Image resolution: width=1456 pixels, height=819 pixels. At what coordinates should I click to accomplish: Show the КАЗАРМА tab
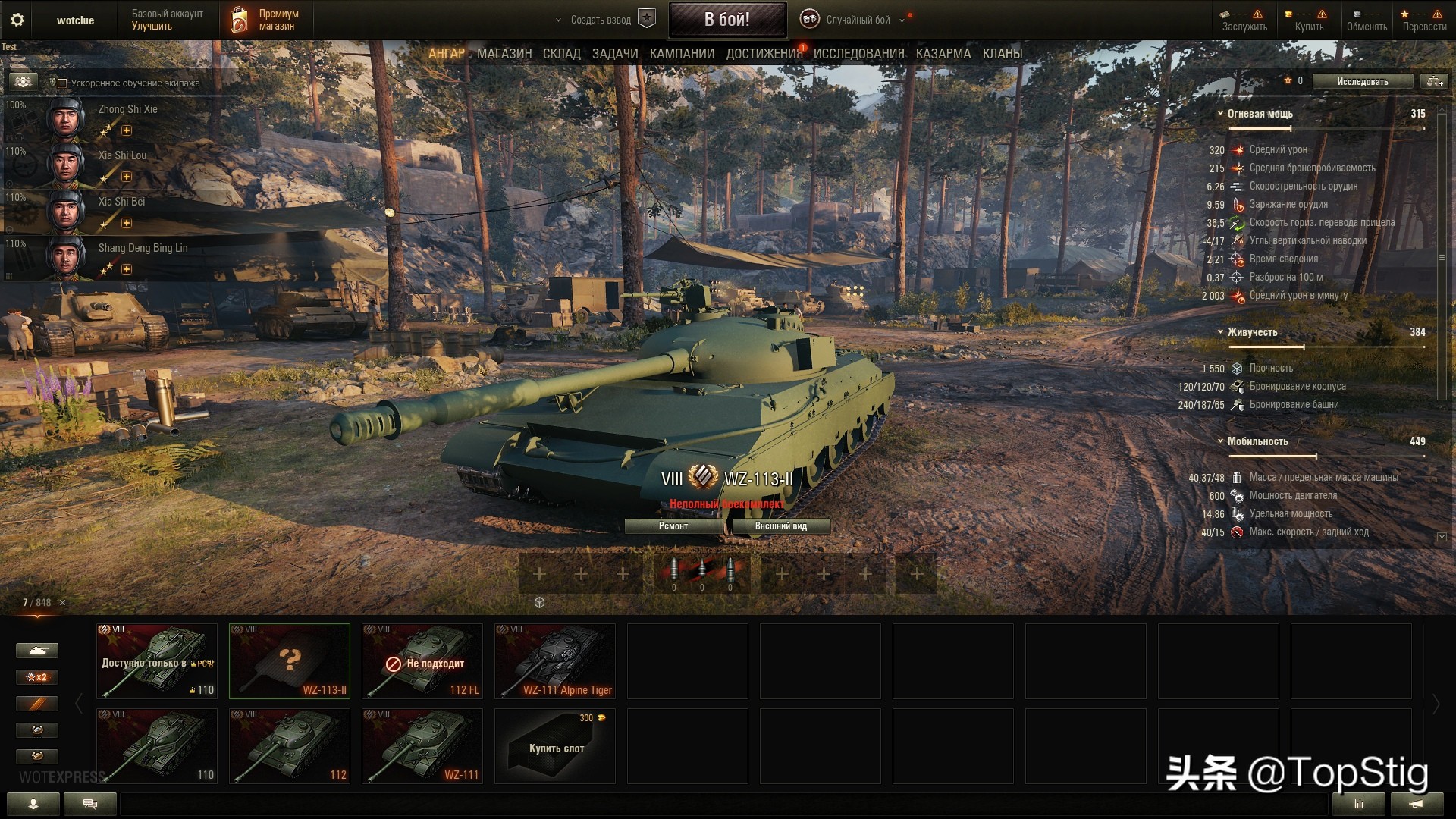click(x=943, y=54)
